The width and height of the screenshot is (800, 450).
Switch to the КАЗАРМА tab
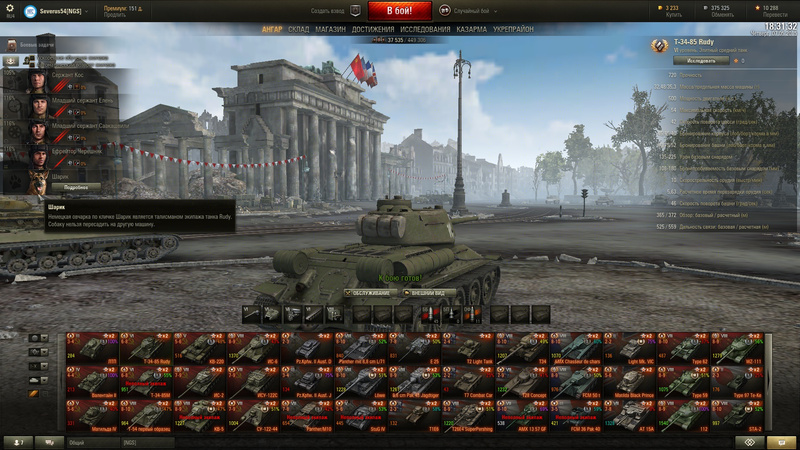coord(472,29)
